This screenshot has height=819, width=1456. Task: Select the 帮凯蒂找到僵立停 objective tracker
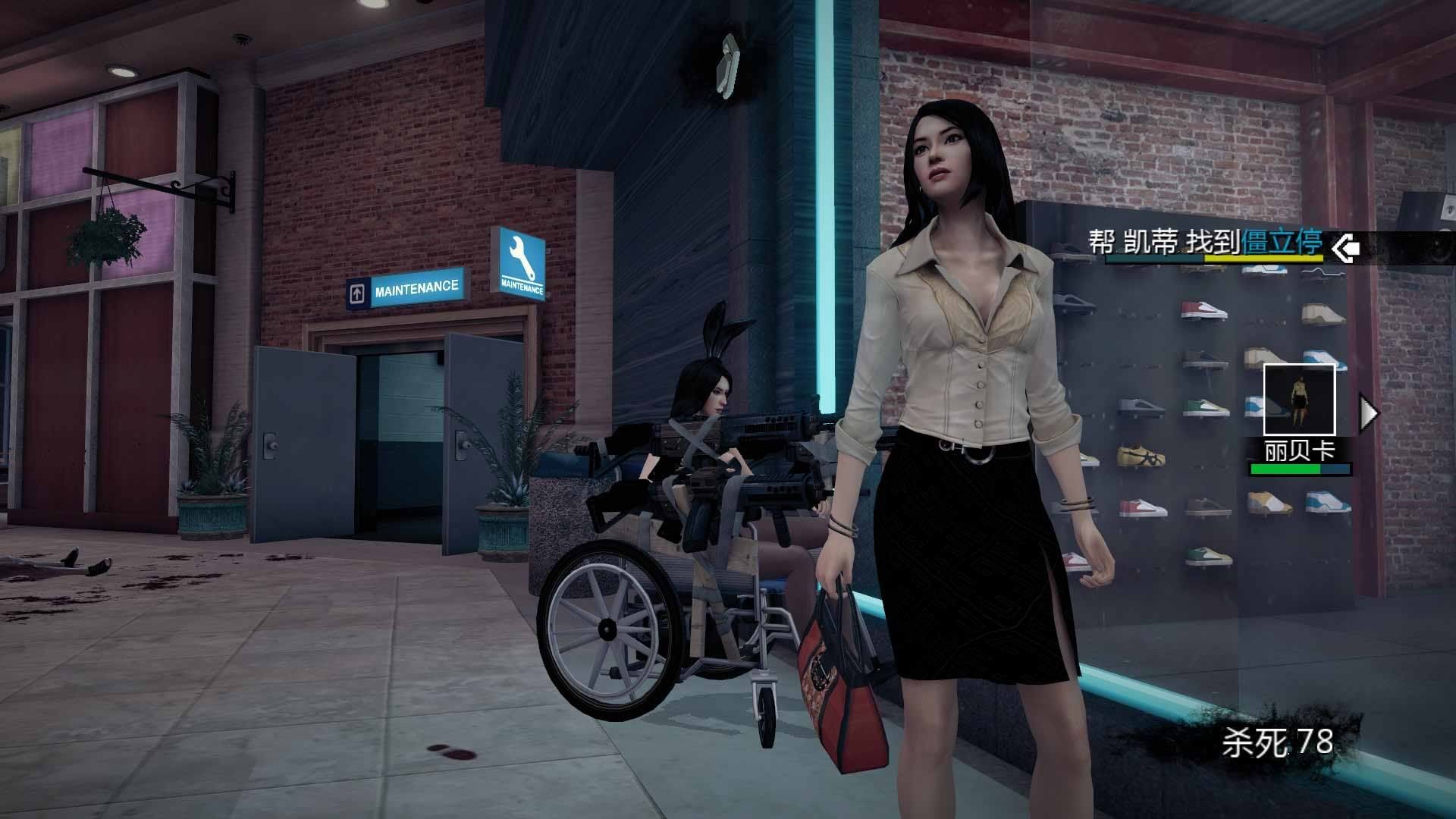click(1206, 243)
